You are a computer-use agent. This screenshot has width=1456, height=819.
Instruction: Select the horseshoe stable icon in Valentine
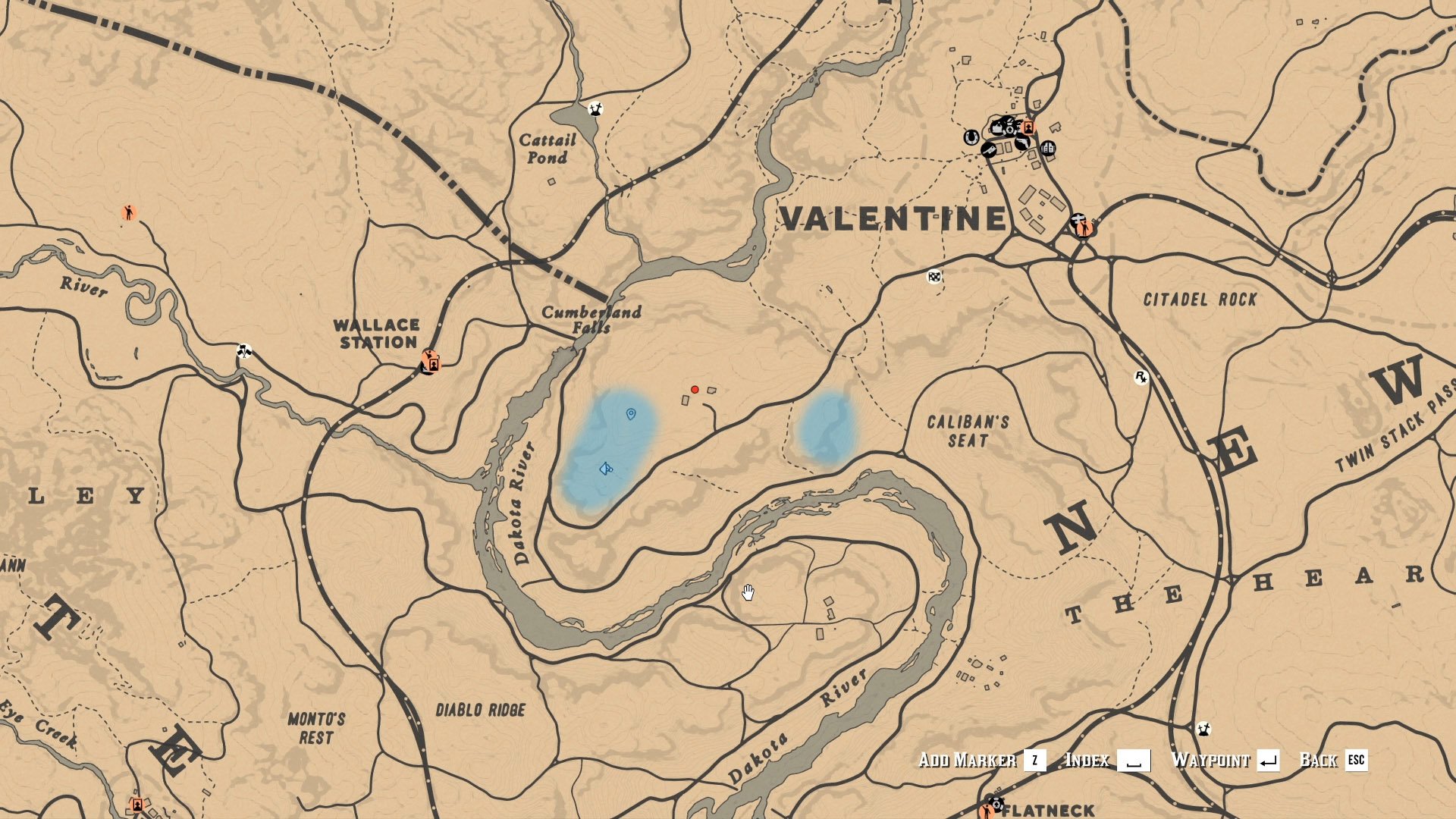click(970, 136)
